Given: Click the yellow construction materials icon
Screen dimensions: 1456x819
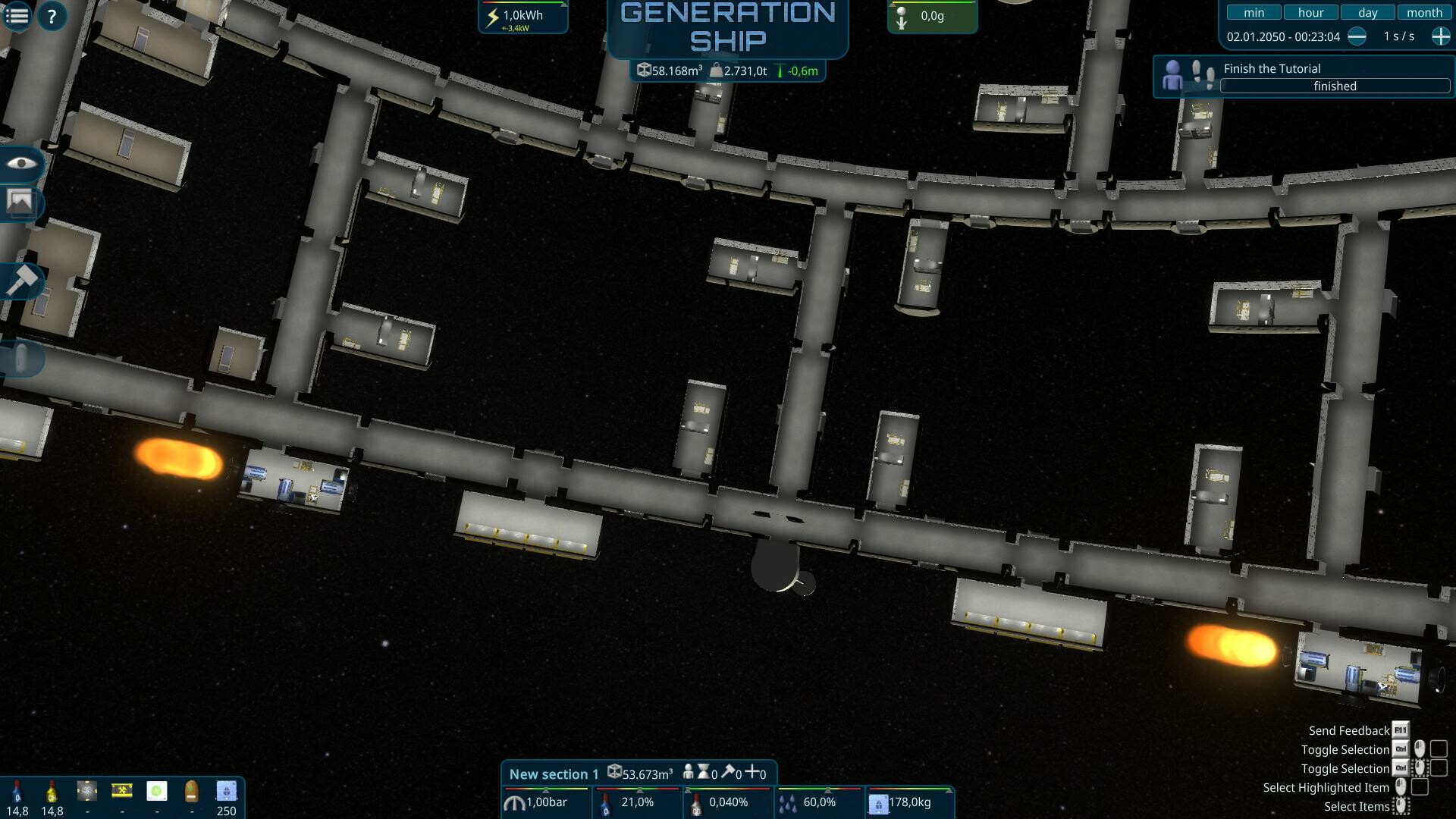Looking at the screenshot, I should [121, 790].
